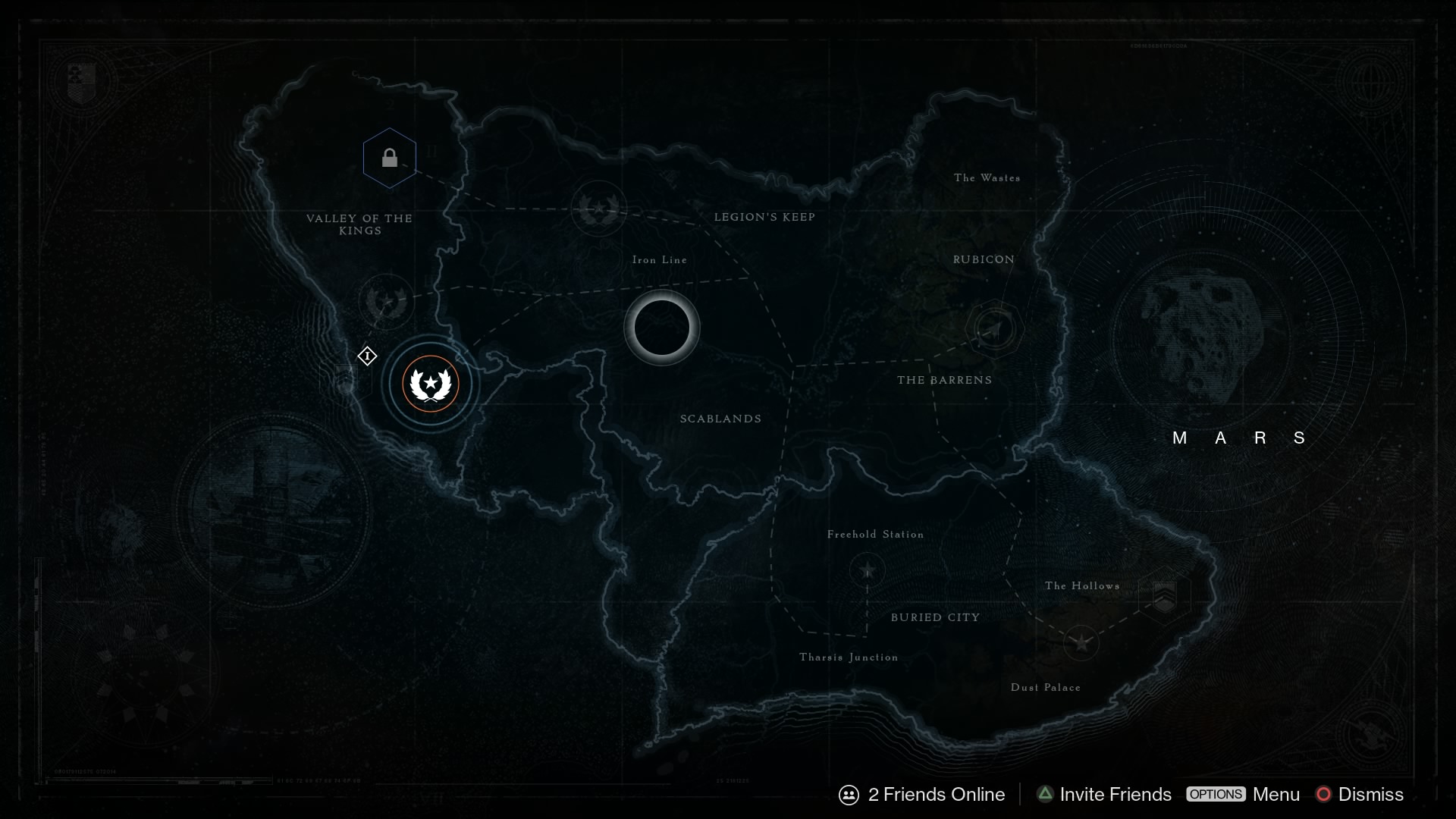Select the locked hexagon node in Valley of the Kings
Image resolution: width=1456 pixels, height=819 pixels.
[389, 158]
